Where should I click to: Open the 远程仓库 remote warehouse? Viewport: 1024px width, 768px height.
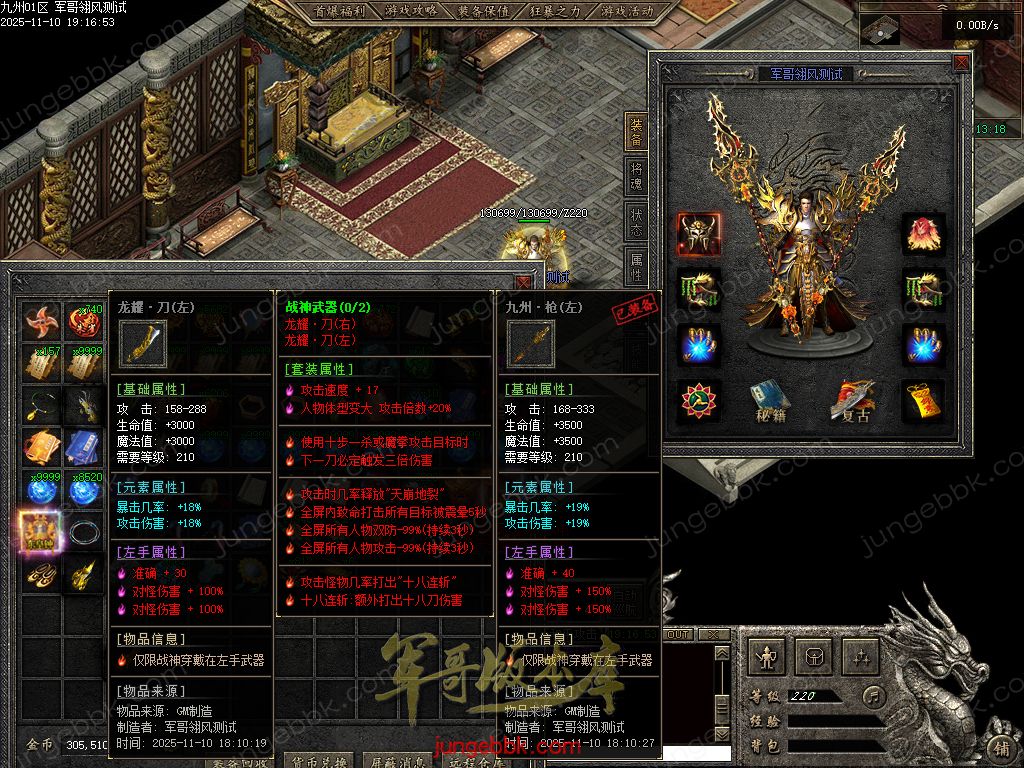pyautogui.click(x=473, y=761)
